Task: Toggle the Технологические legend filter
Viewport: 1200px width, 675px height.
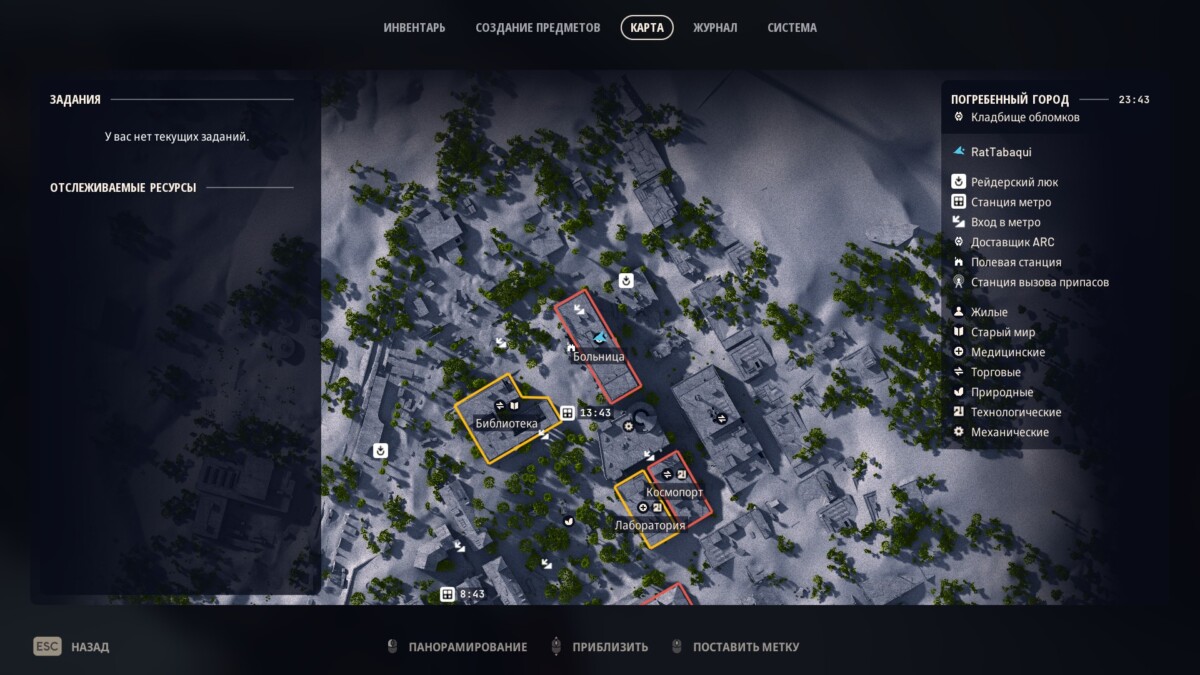Action: 1015,412
